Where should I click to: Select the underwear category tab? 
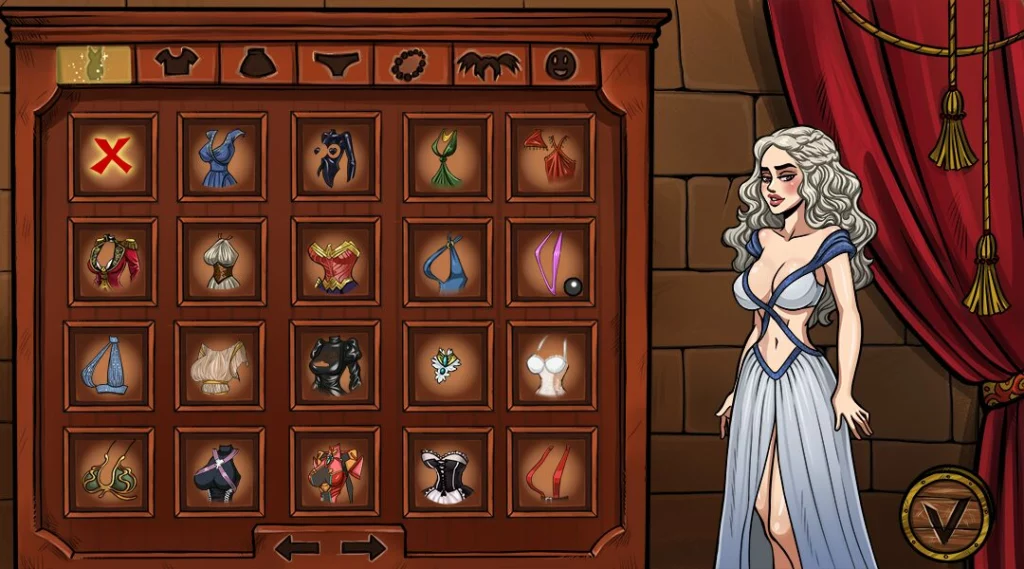pyautogui.click(x=335, y=64)
